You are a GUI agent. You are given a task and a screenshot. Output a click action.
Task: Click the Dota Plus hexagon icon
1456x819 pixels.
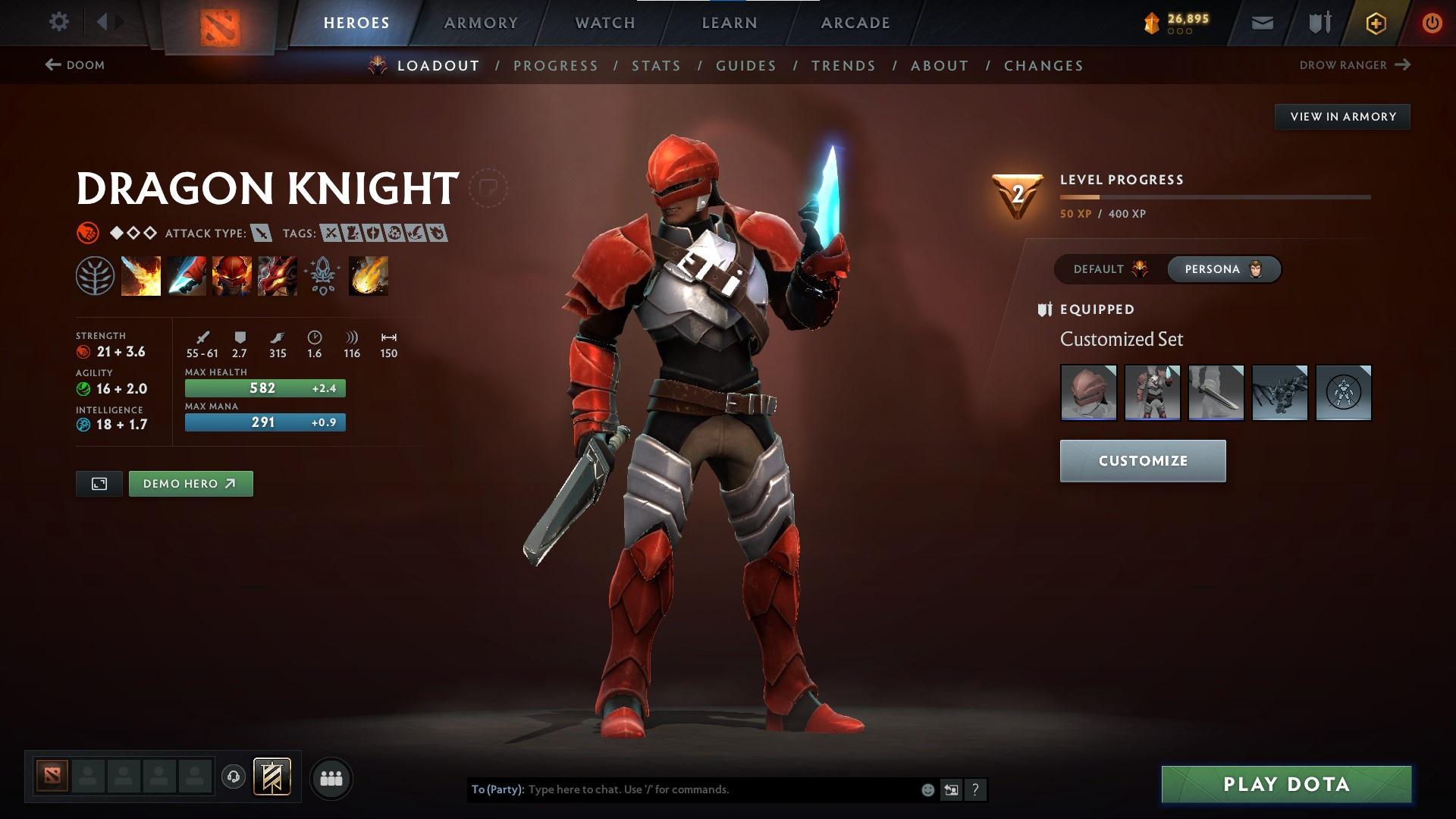(x=1376, y=22)
